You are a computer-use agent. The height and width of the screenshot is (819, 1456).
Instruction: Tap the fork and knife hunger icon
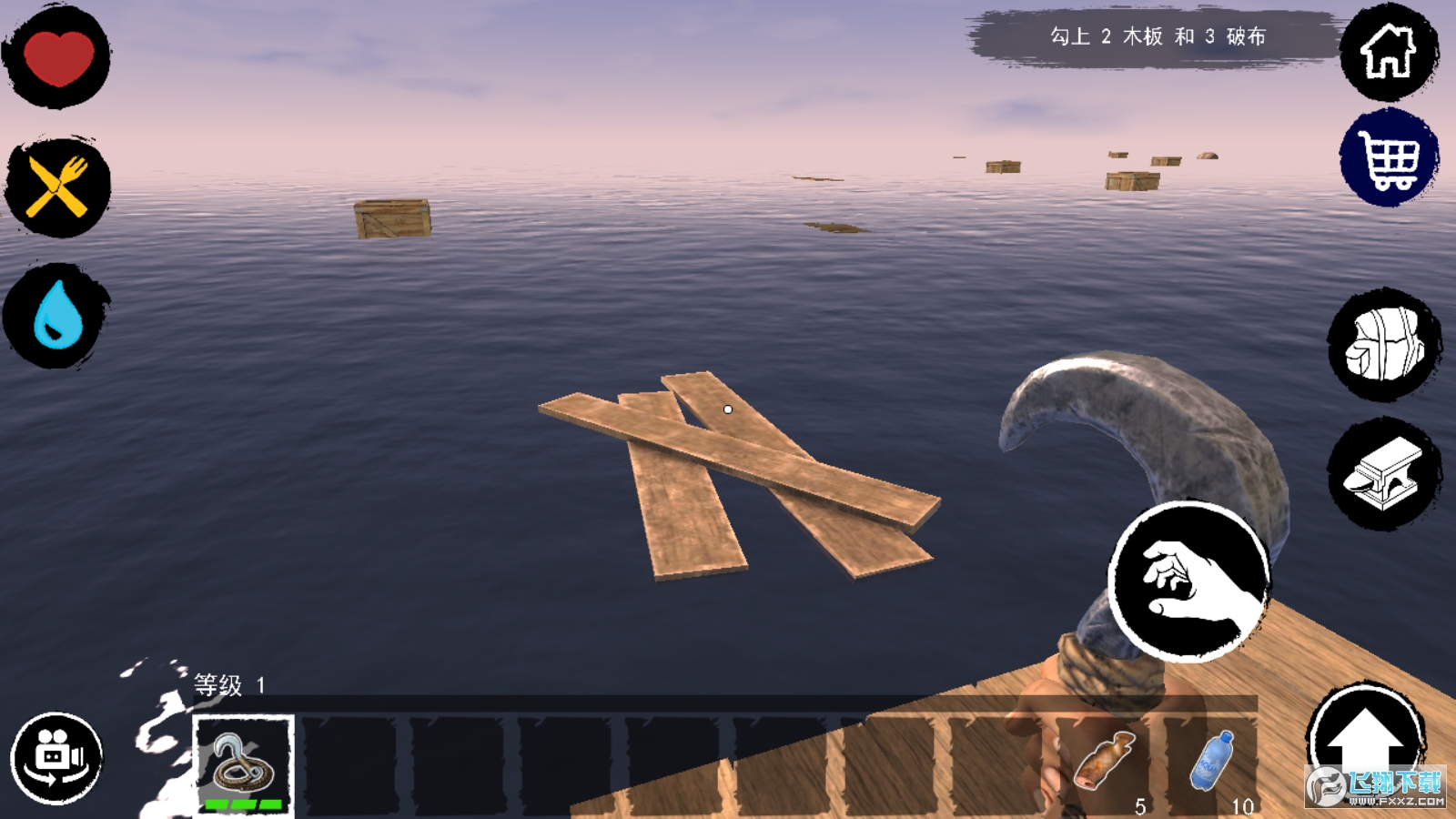(58, 187)
